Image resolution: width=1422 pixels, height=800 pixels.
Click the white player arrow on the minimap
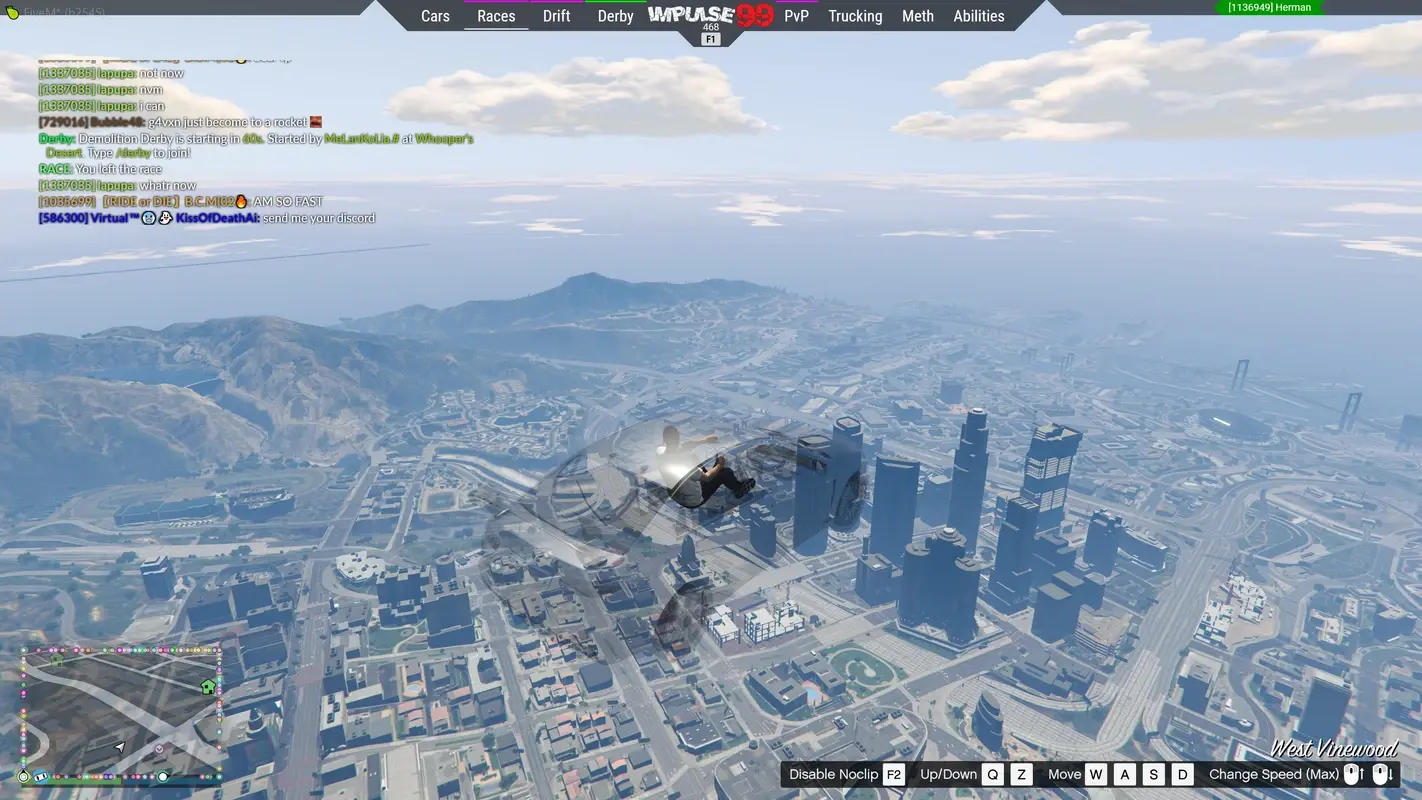119,748
